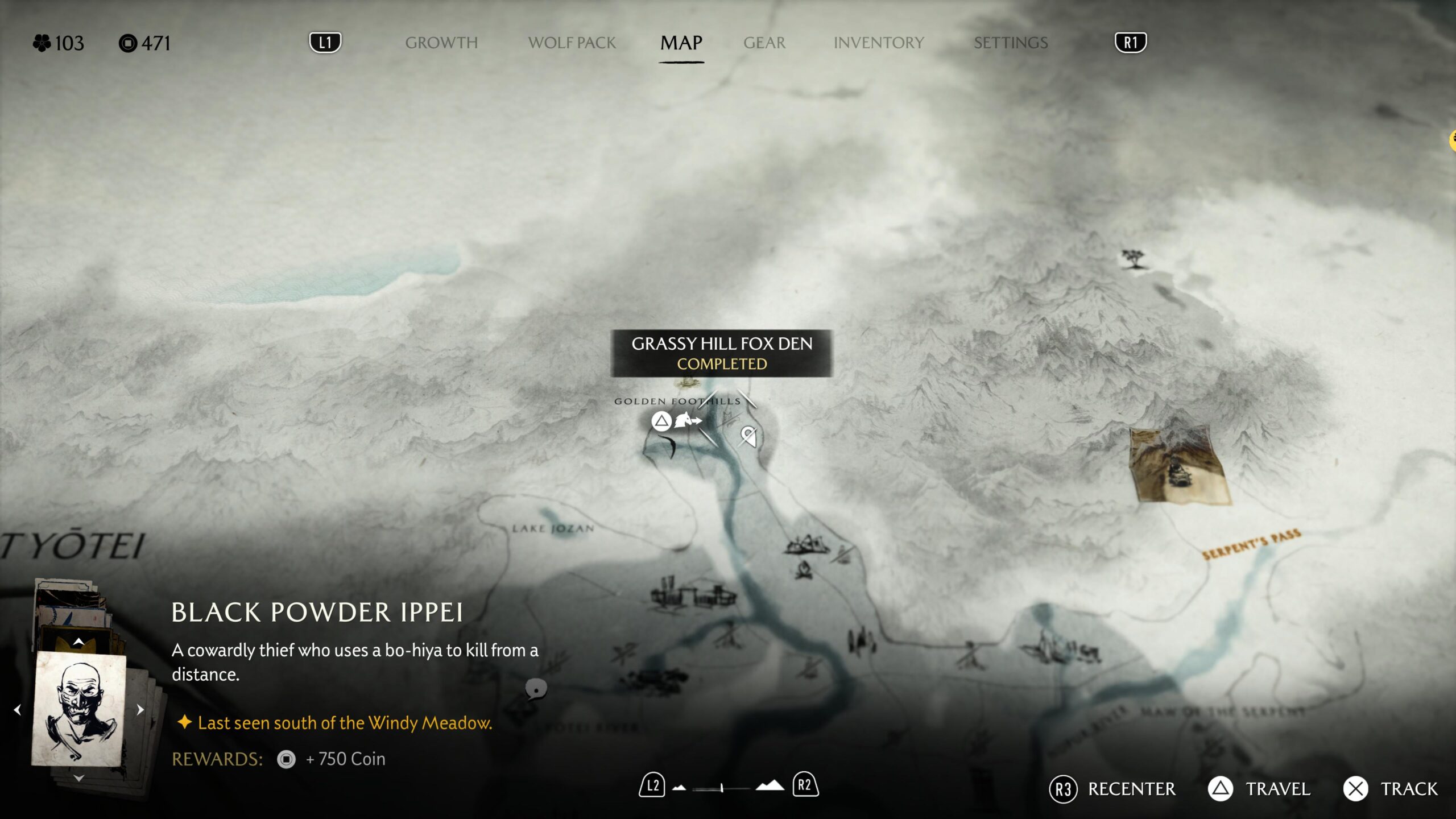Click the up arrow above the bounty card
The height and width of the screenshot is (819, 1456).
(x=78, y=642)
